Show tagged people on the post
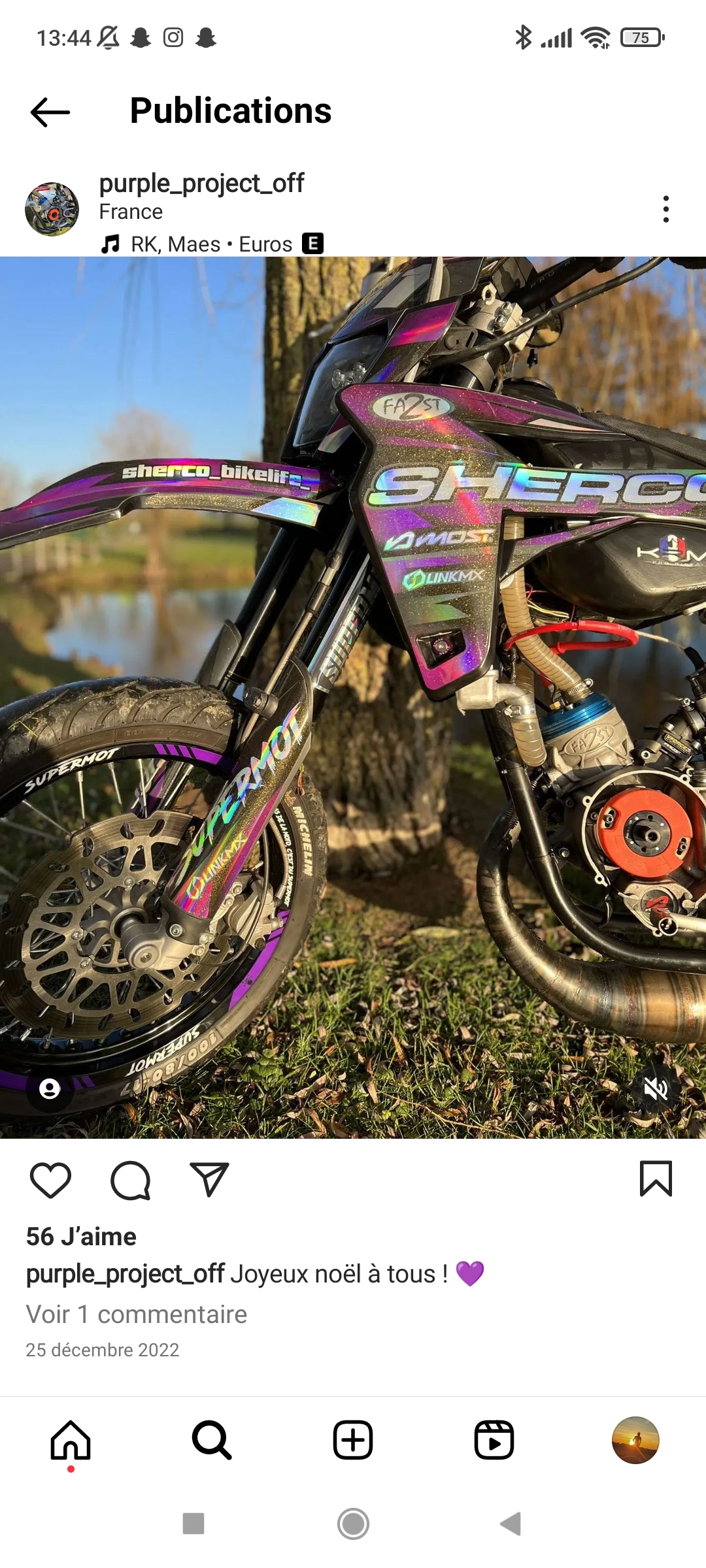Image resolution: width=706 pixels, height=1568 pixels. tap(50, 1088)
